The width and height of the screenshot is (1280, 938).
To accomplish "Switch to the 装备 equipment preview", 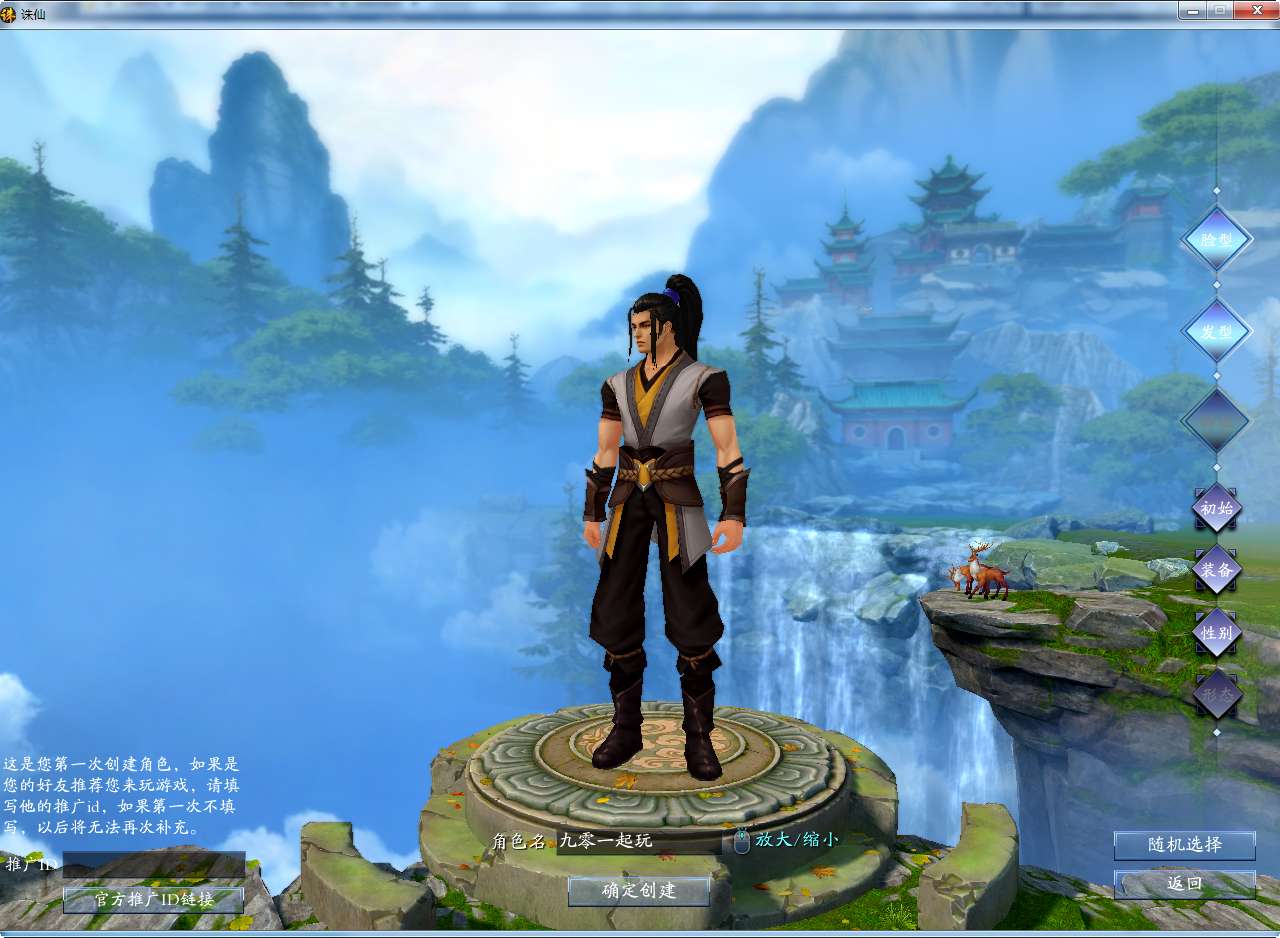I will (x=1216, y=570).
